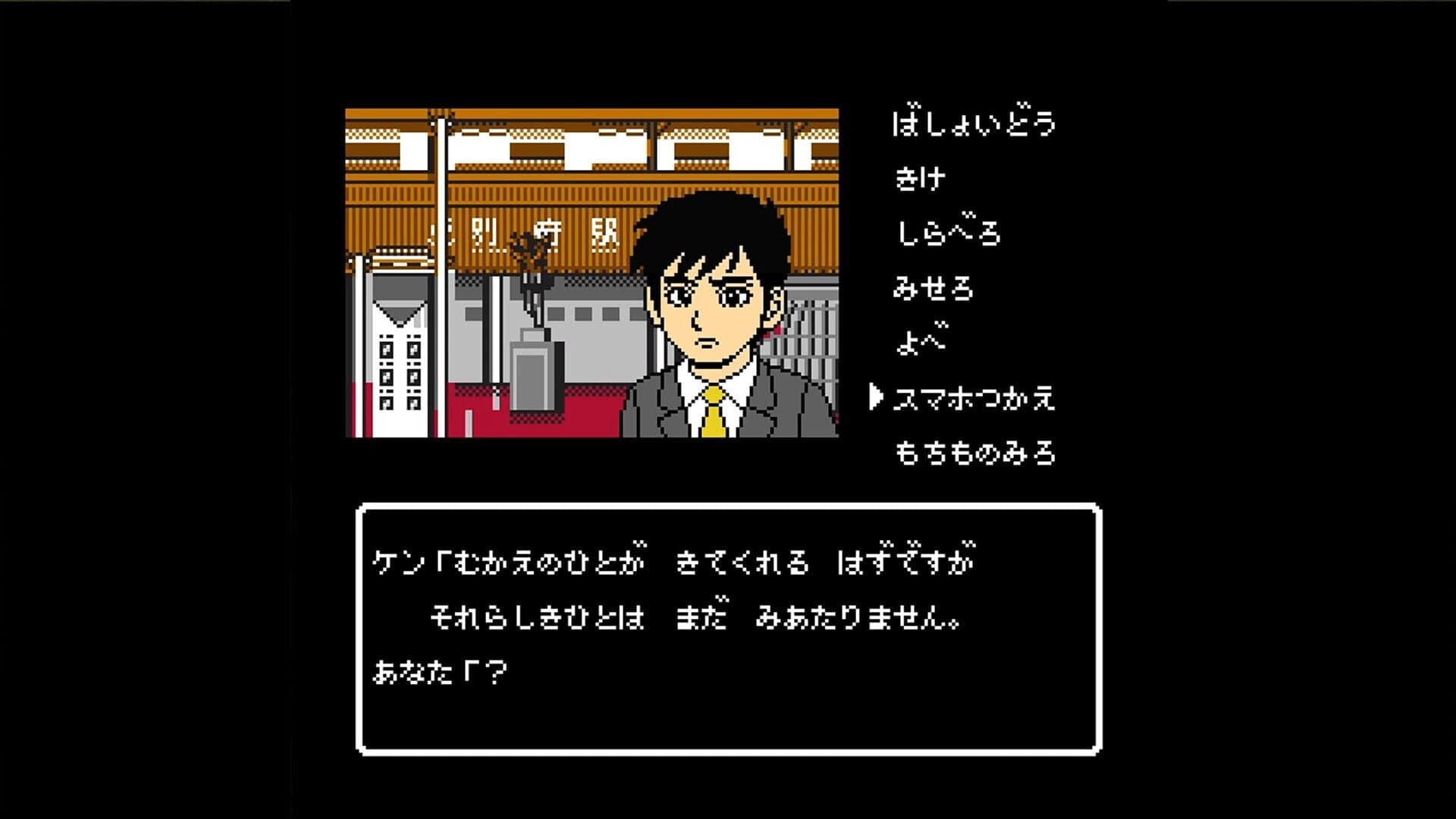Screen dimensions: 1456x819
Task: Choose the しらべろ investigate command
Action: (x=948, y=231)
